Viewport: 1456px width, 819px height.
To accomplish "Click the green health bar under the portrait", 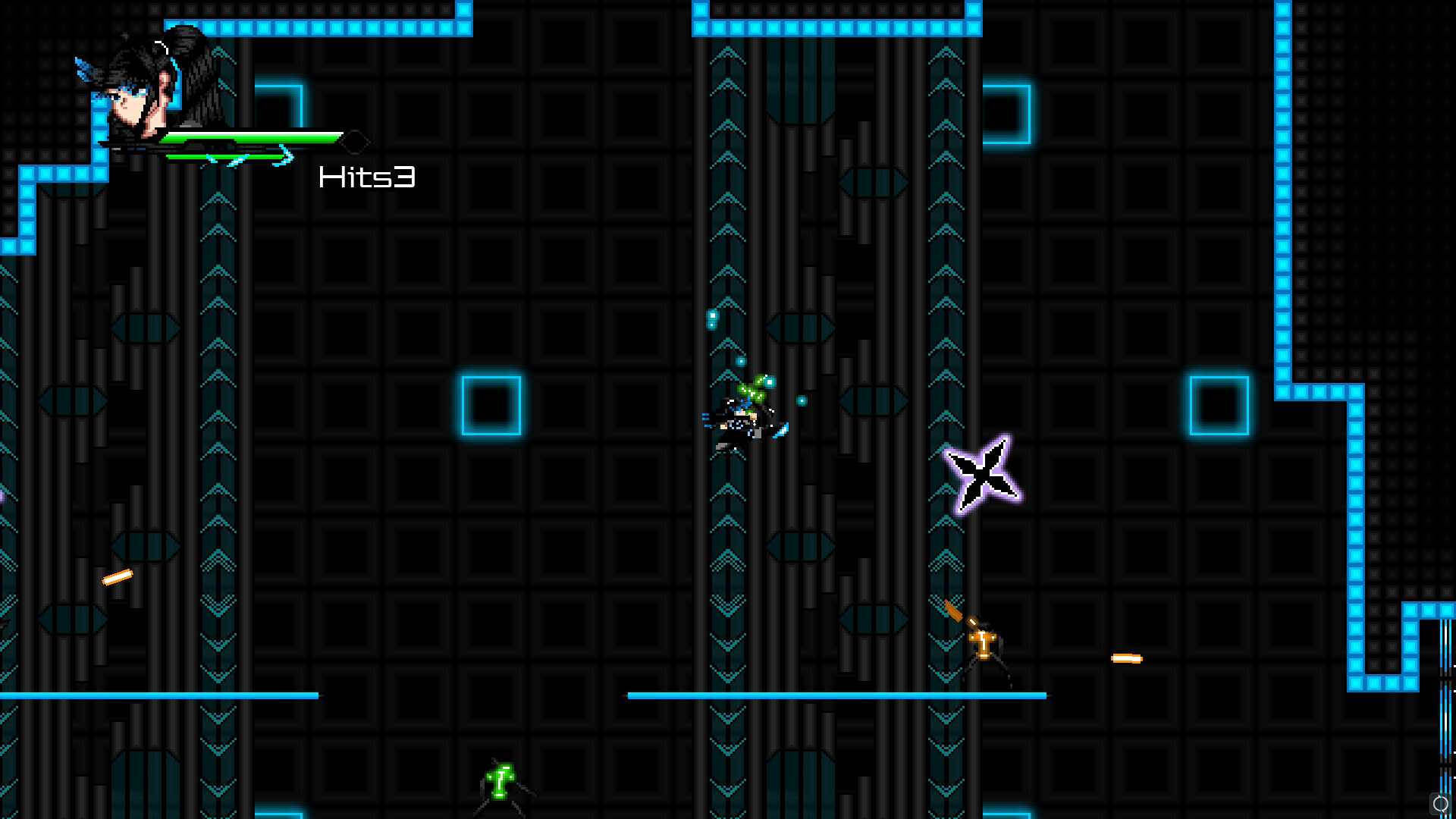I will (250, 139).
